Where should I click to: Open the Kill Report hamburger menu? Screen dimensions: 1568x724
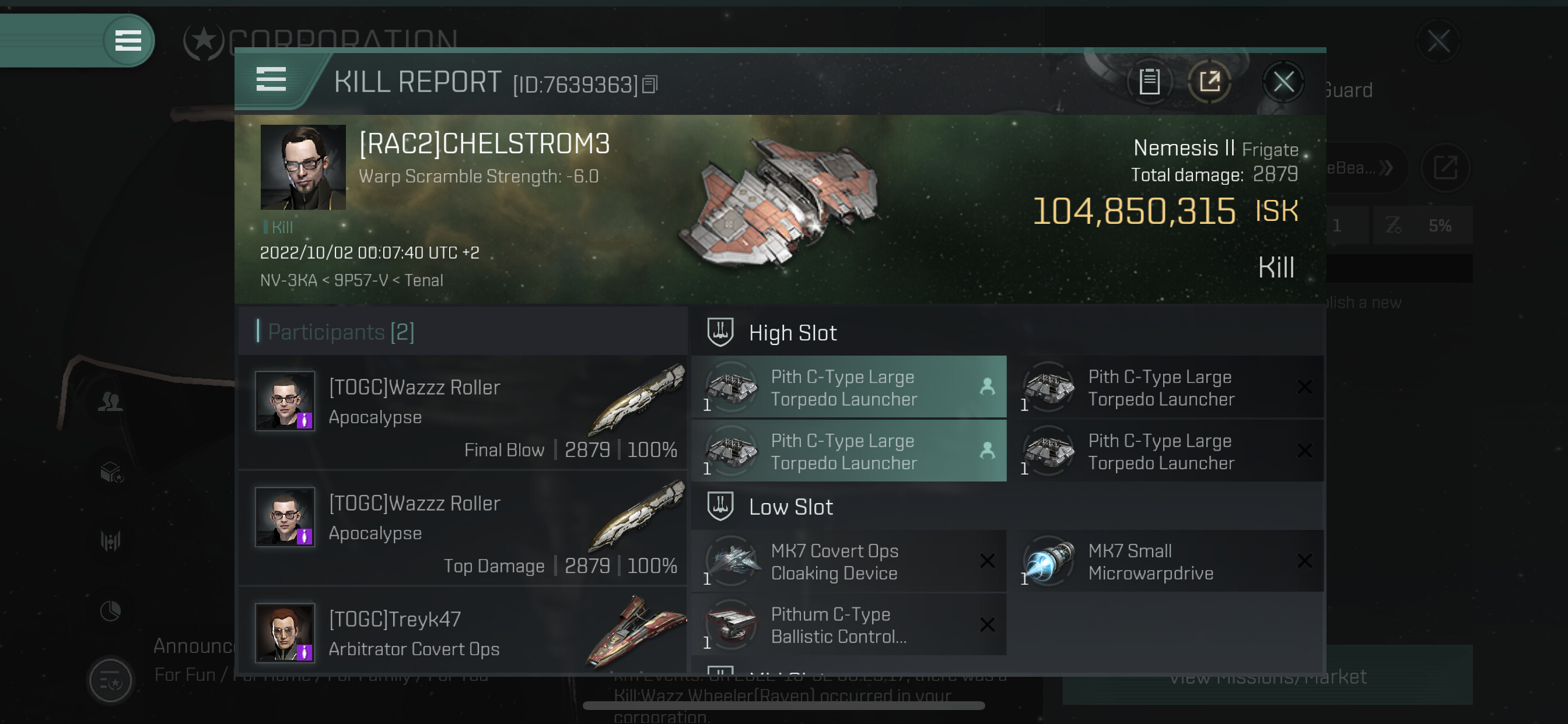(271, 80)
